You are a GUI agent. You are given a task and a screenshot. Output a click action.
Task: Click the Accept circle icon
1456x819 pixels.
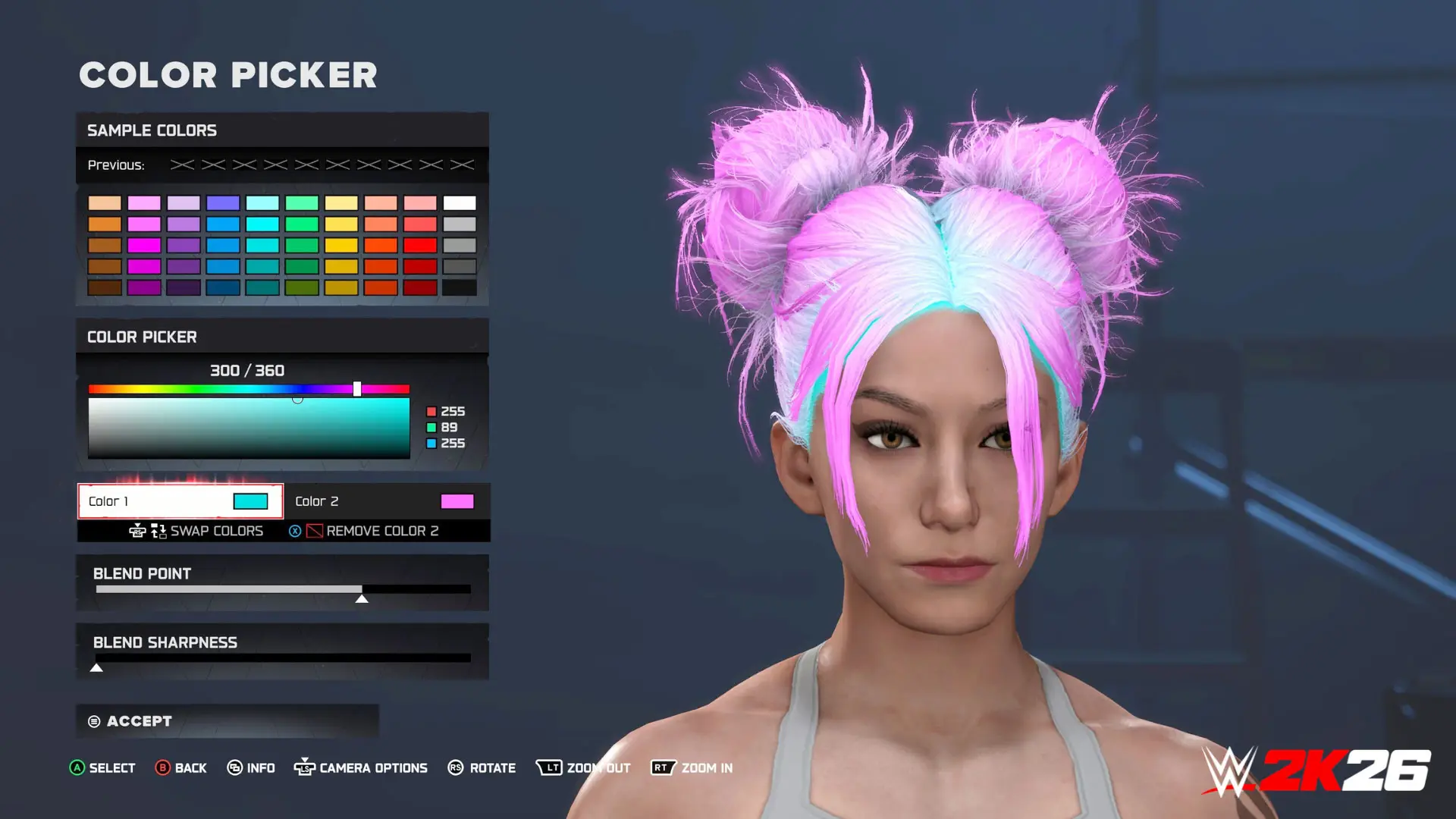coord(93,721)
